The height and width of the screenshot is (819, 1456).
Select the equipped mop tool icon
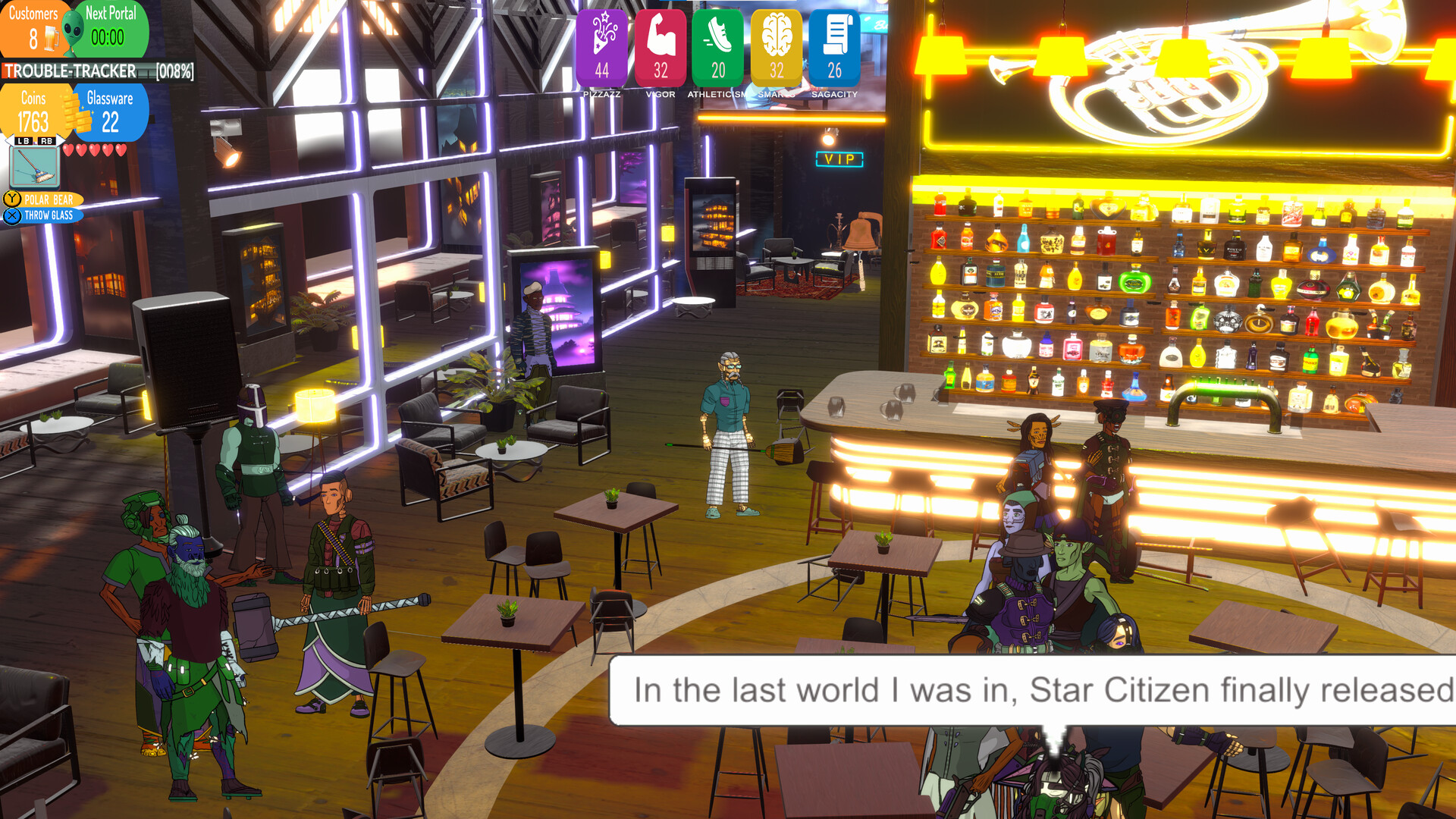tap(34, 165)
